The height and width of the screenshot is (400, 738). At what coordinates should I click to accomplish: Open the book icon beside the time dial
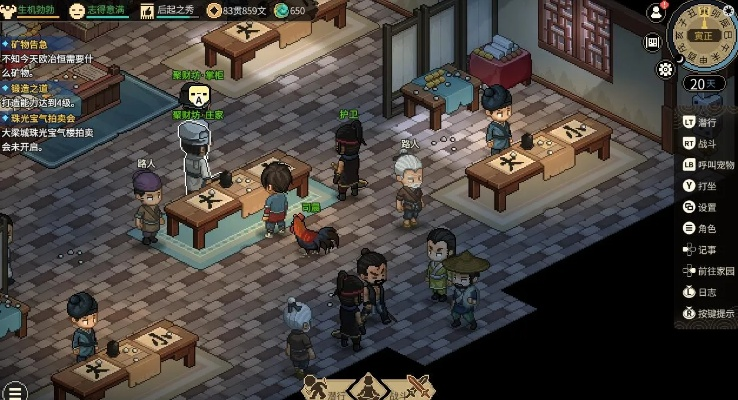click(653, 42)
